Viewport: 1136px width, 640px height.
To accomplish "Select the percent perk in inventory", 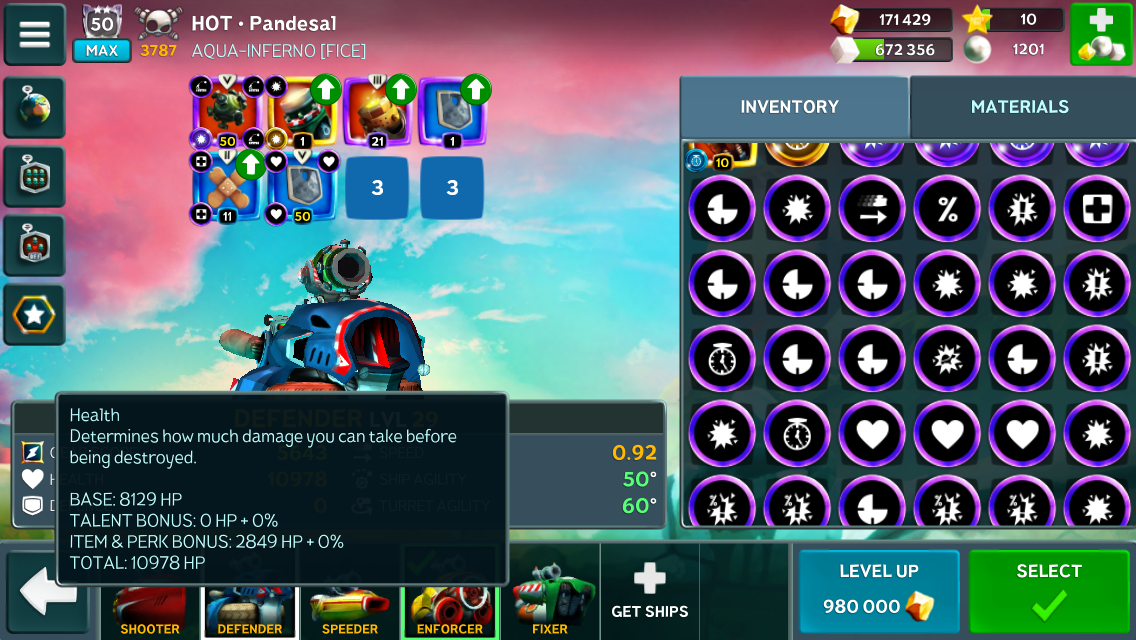I will click(x=947, y=210).
